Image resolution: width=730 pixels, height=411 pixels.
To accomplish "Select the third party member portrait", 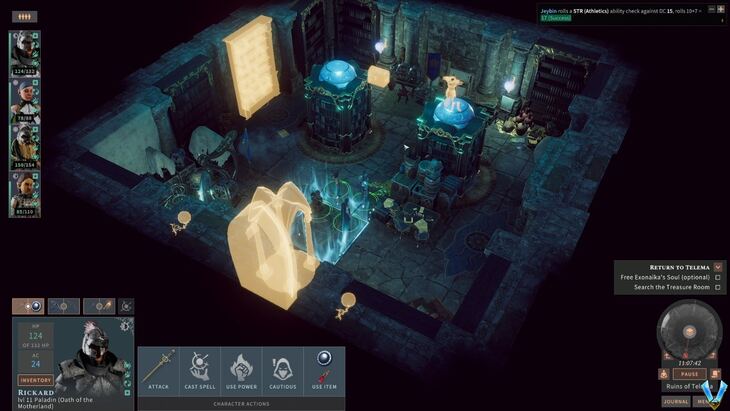I will point(24,142).
